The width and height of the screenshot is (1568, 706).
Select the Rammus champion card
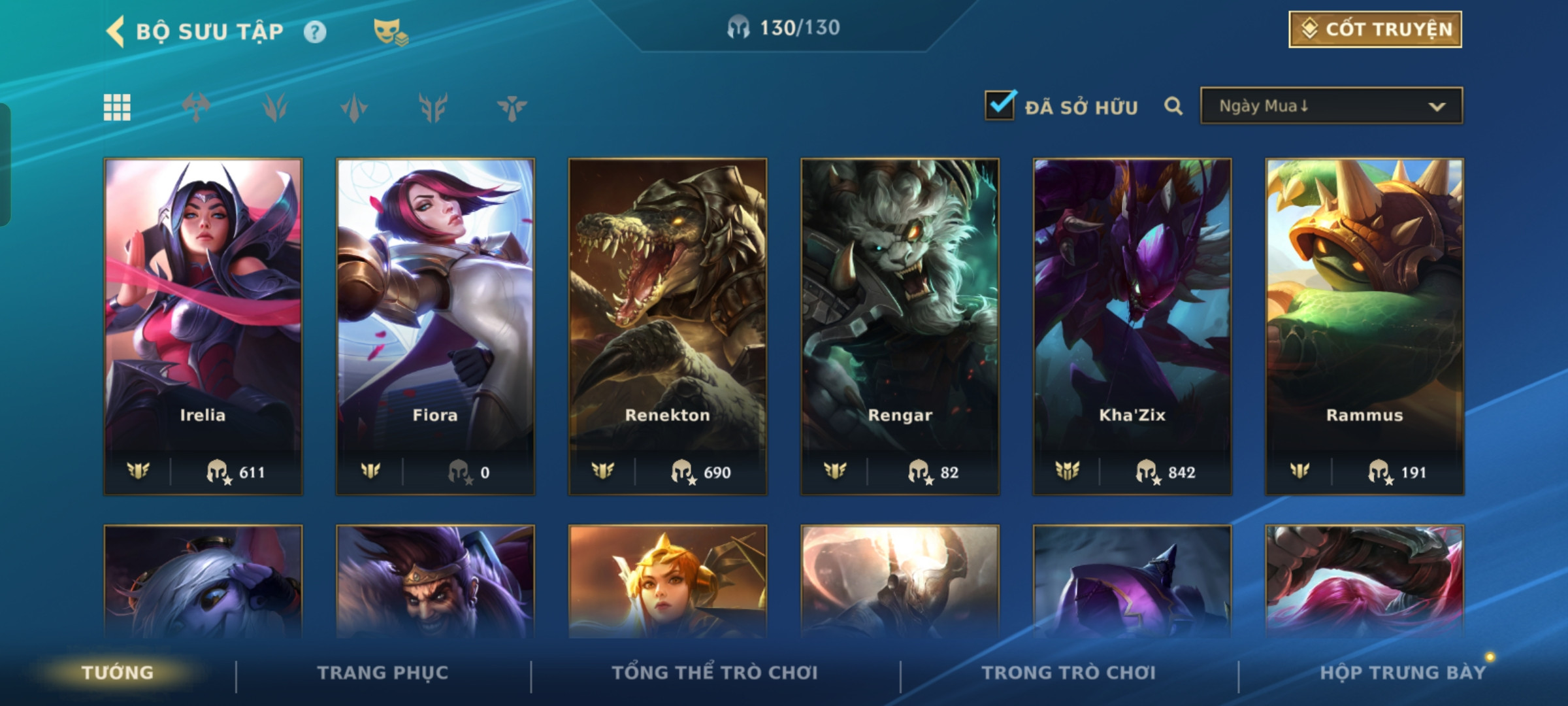tap(1364, 326)
